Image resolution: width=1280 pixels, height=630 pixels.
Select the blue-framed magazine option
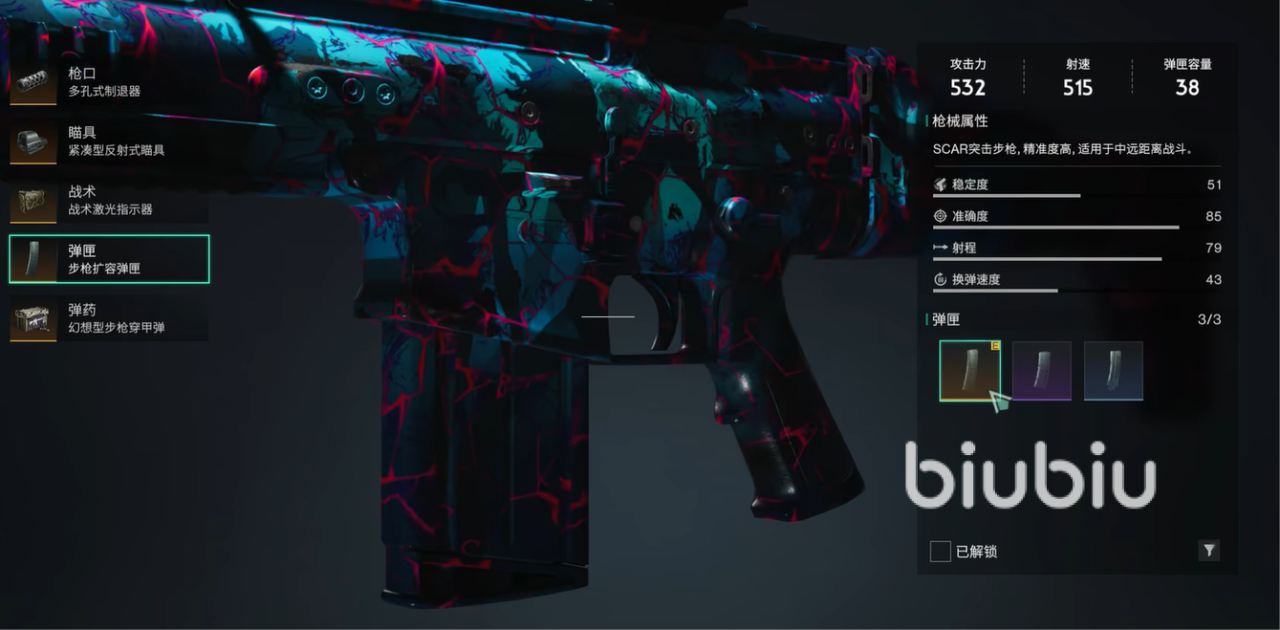[1113, 371]
